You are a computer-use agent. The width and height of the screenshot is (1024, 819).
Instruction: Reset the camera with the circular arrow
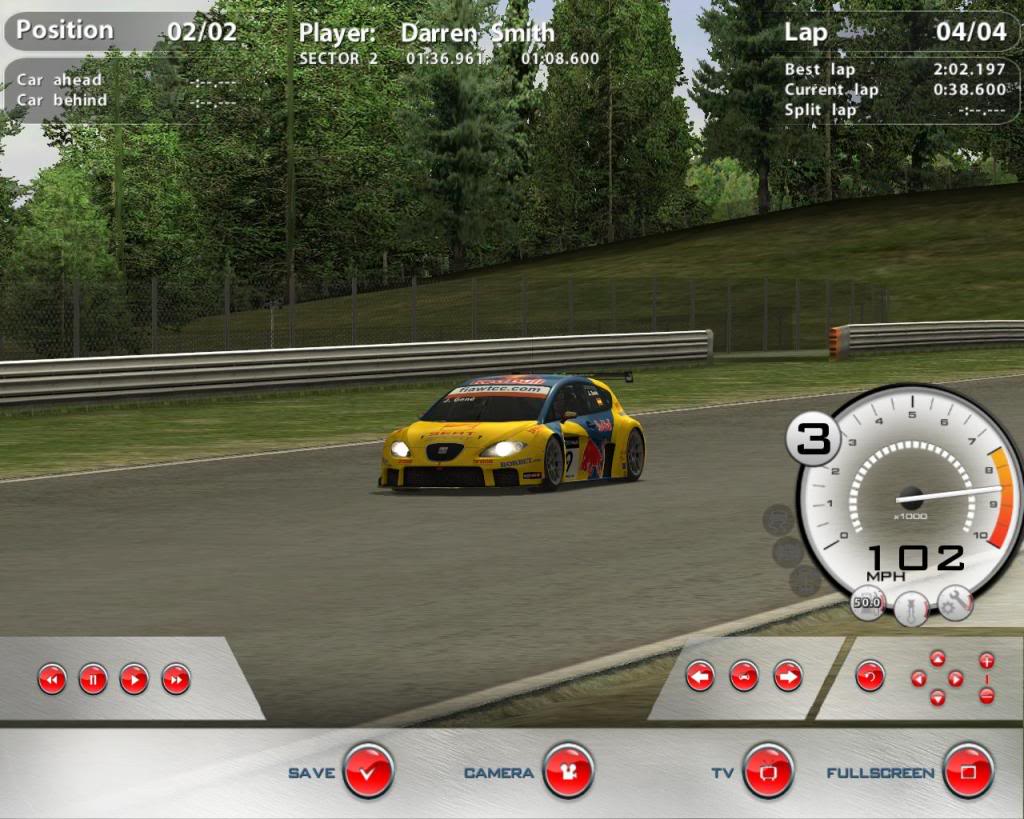[x=870, y=676]
